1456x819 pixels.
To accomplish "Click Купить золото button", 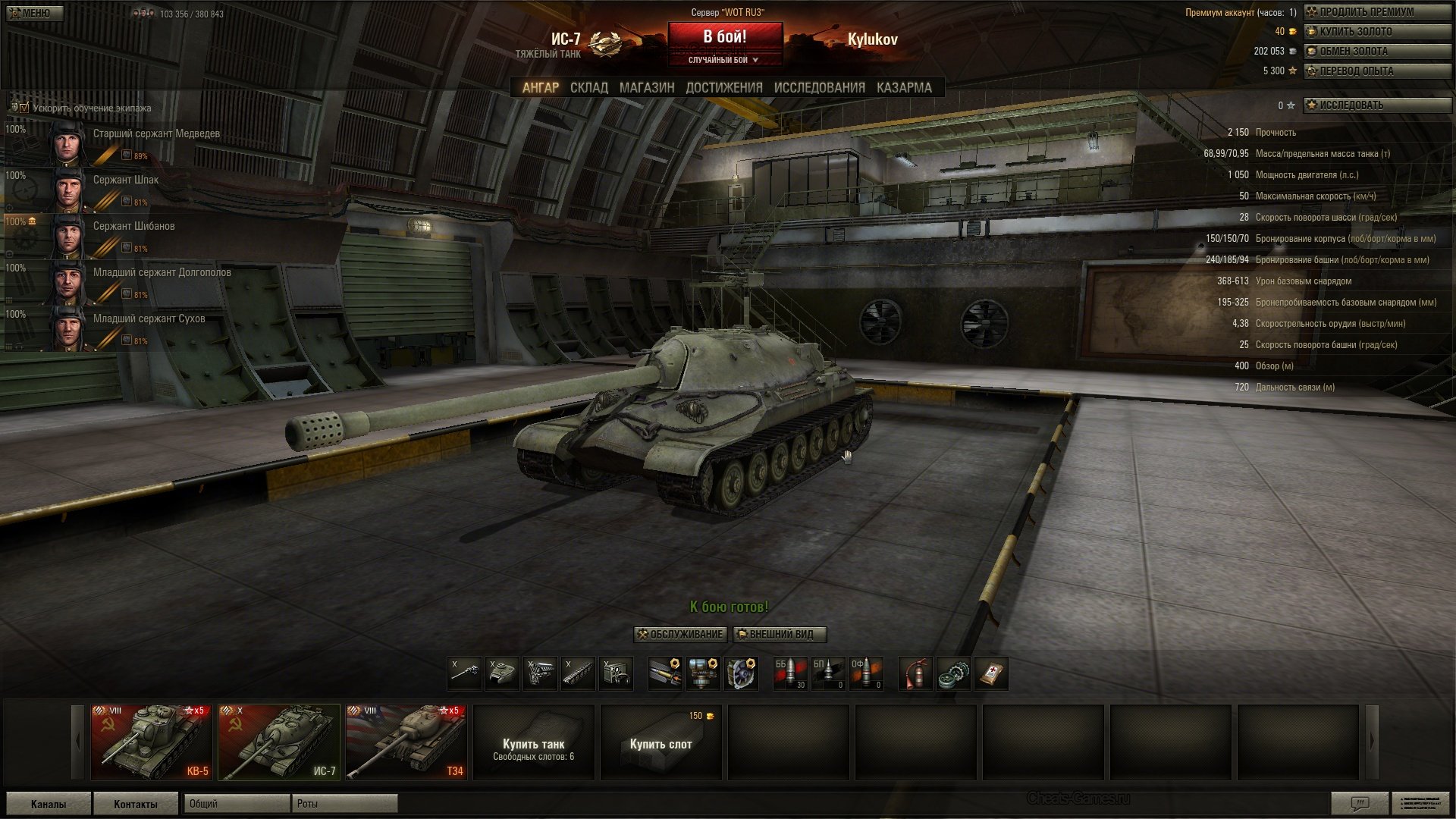I will coord(1376,32).
